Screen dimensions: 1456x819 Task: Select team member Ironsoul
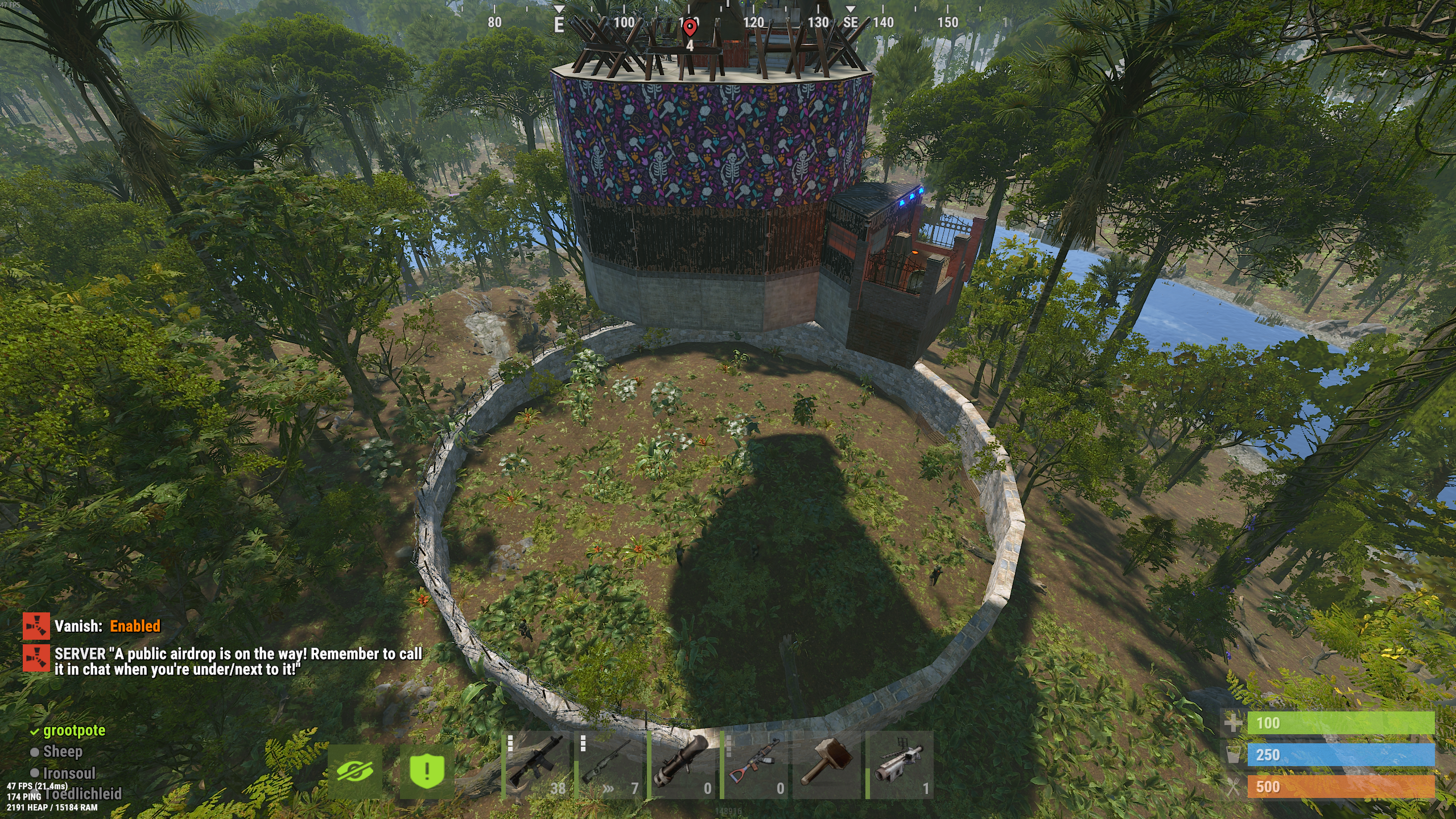[x=69, y=773]
